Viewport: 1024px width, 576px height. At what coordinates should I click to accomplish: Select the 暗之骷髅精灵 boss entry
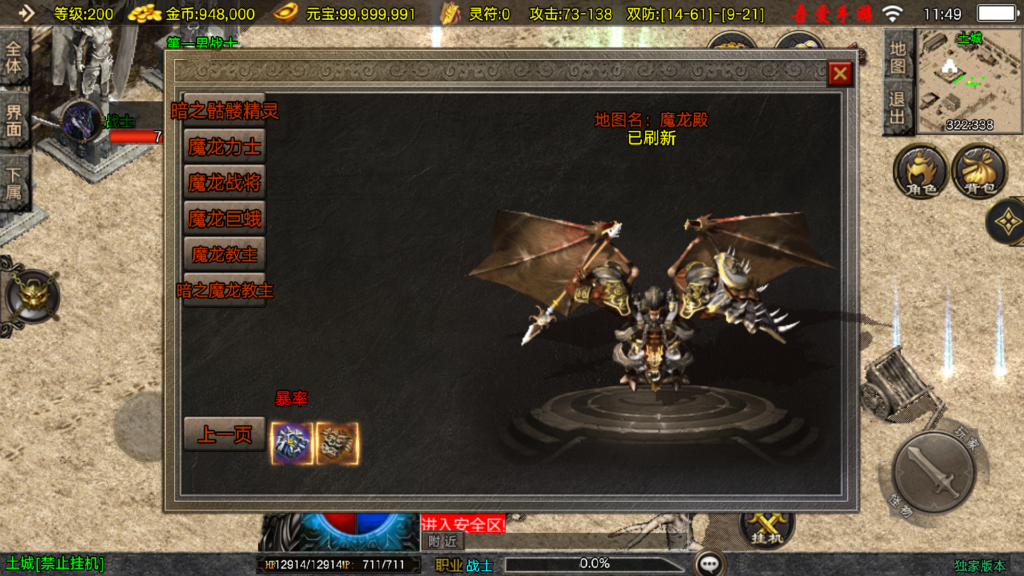tap(225, 111)
